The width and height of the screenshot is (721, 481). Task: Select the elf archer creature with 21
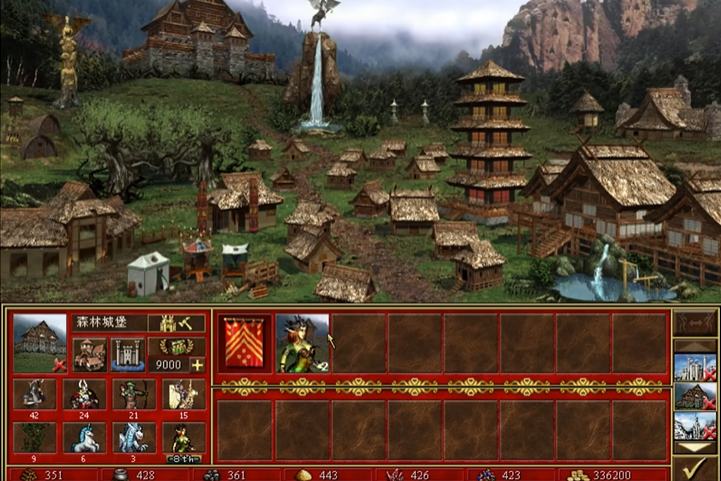pyautogui.click(x=134, y=394)
